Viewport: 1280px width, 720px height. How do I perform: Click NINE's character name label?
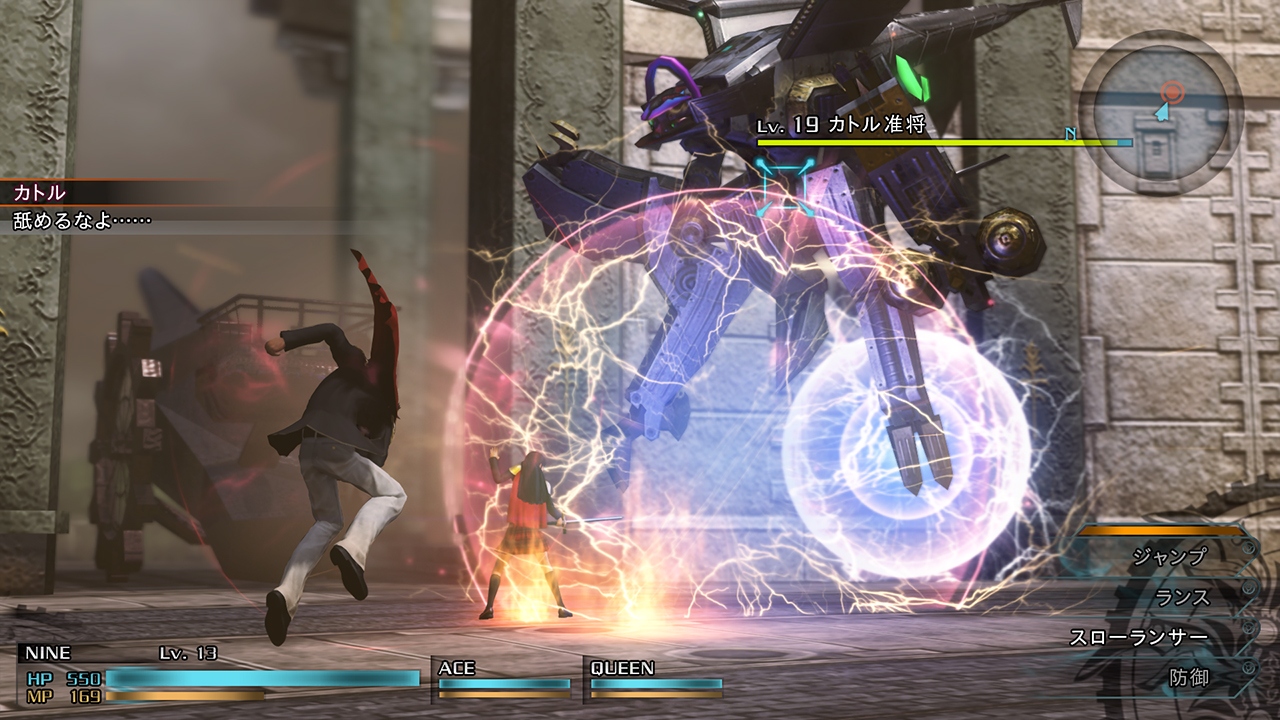pyautogui.click(x=50, y=654)
